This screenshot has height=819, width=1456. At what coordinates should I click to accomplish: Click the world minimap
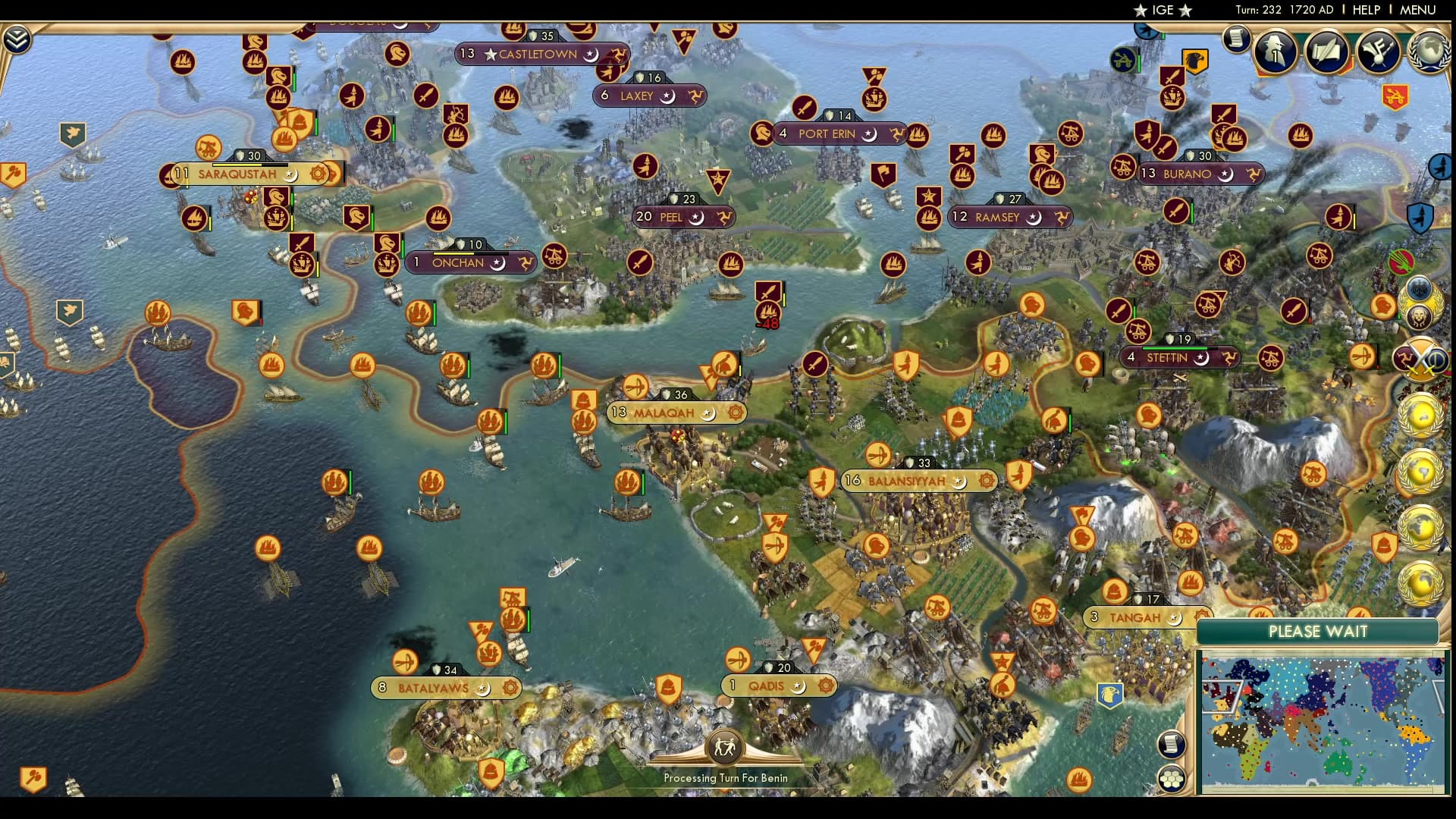point(1321,723)
